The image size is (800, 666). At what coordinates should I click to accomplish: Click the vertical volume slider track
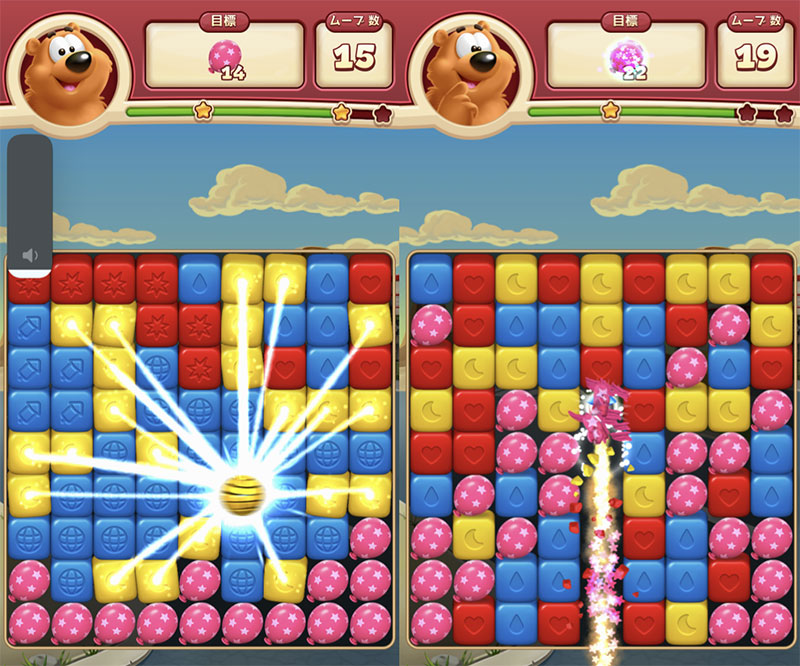pyautogui.click(x=30, y=190)
